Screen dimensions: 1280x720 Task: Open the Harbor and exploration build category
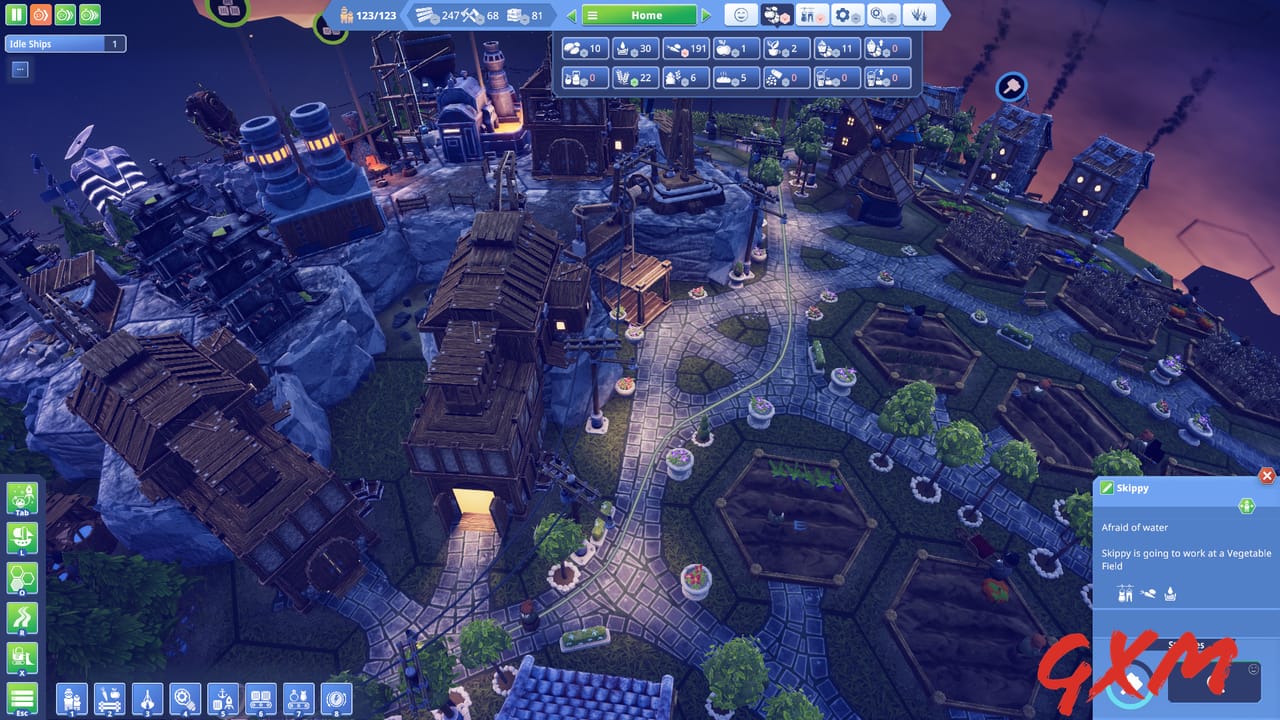point(223,698)
